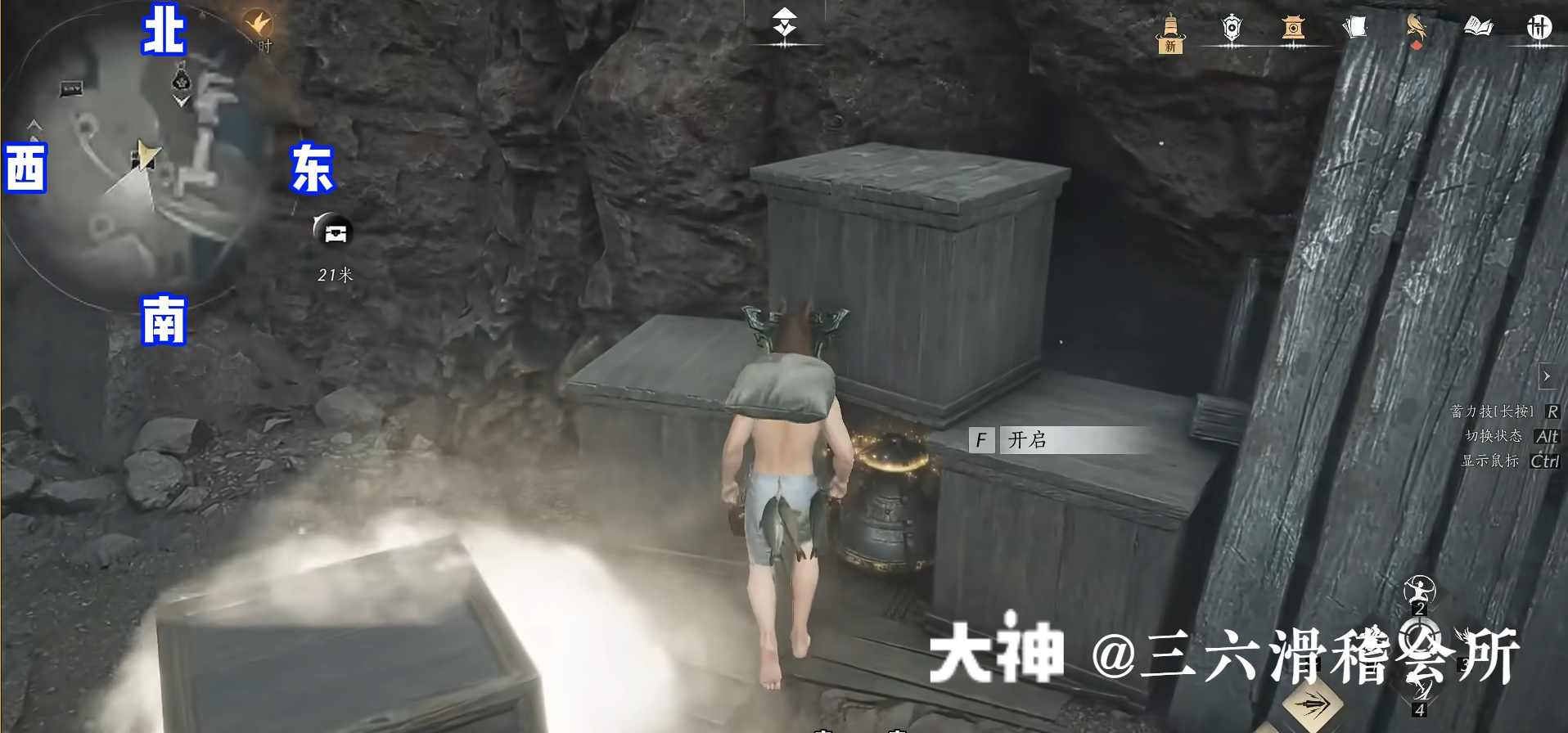This screenshot has height=733, width=1568.
Task: Click the treasure chest marker showing 21米
Action: [334, 232]
